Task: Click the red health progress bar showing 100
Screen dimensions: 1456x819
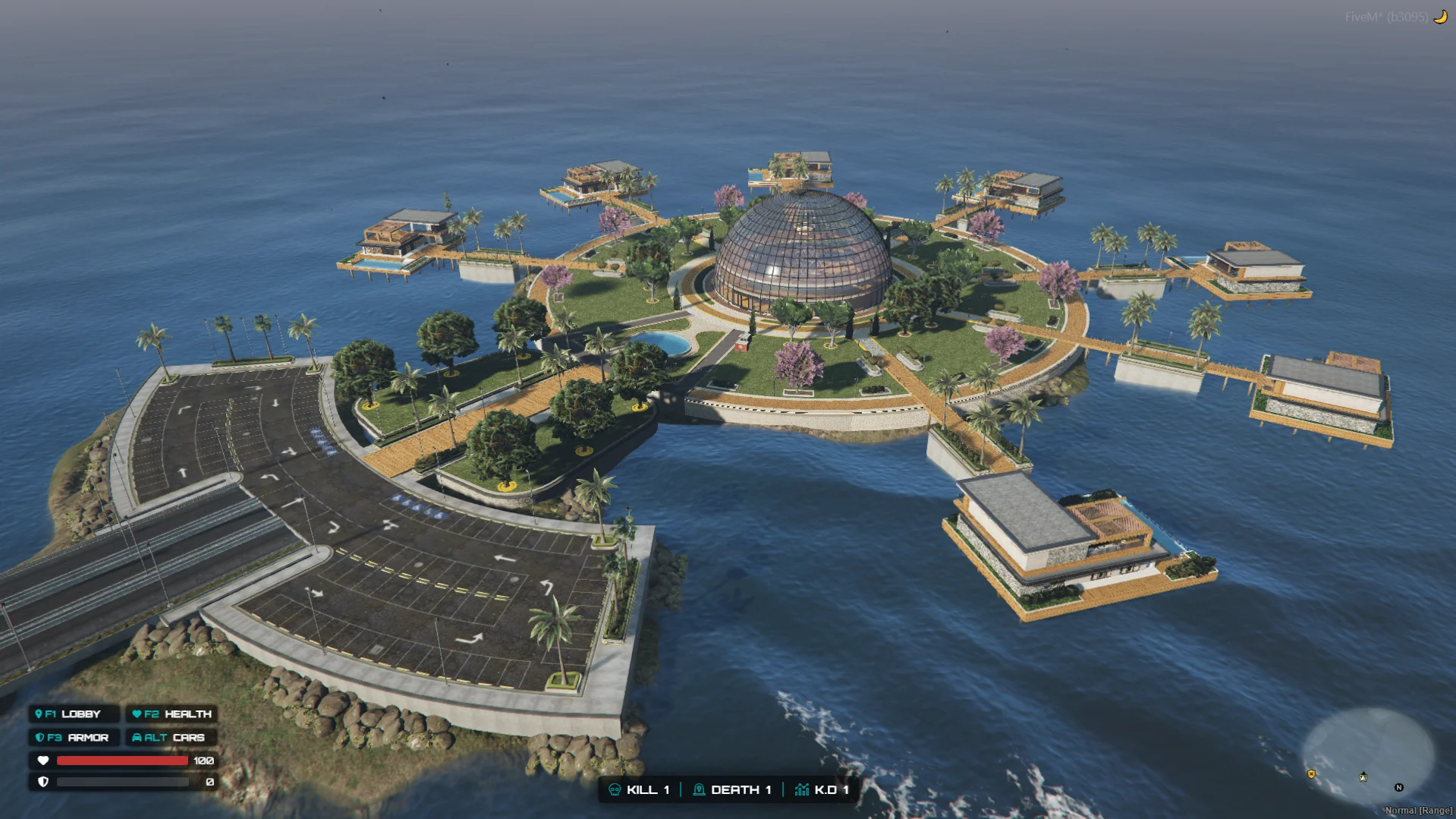Action: (121, 761)
